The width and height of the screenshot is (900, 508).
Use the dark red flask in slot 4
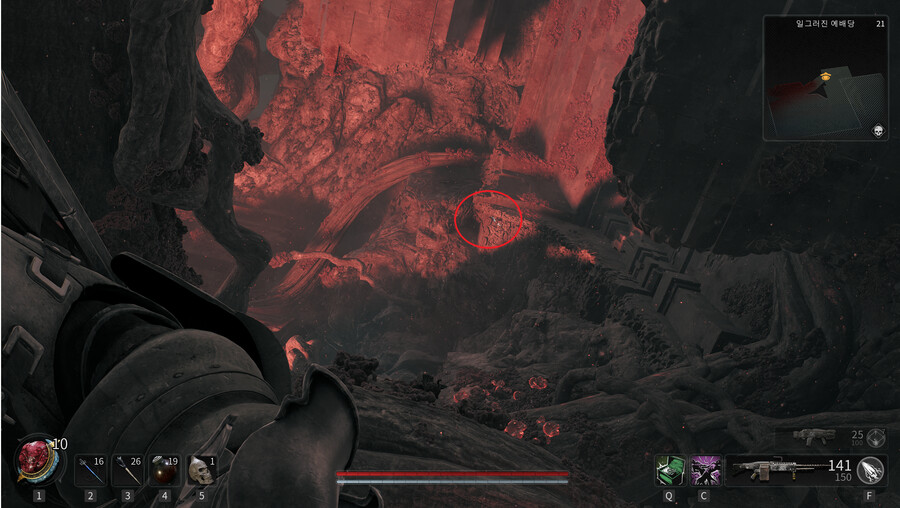[x=164, y=469]
